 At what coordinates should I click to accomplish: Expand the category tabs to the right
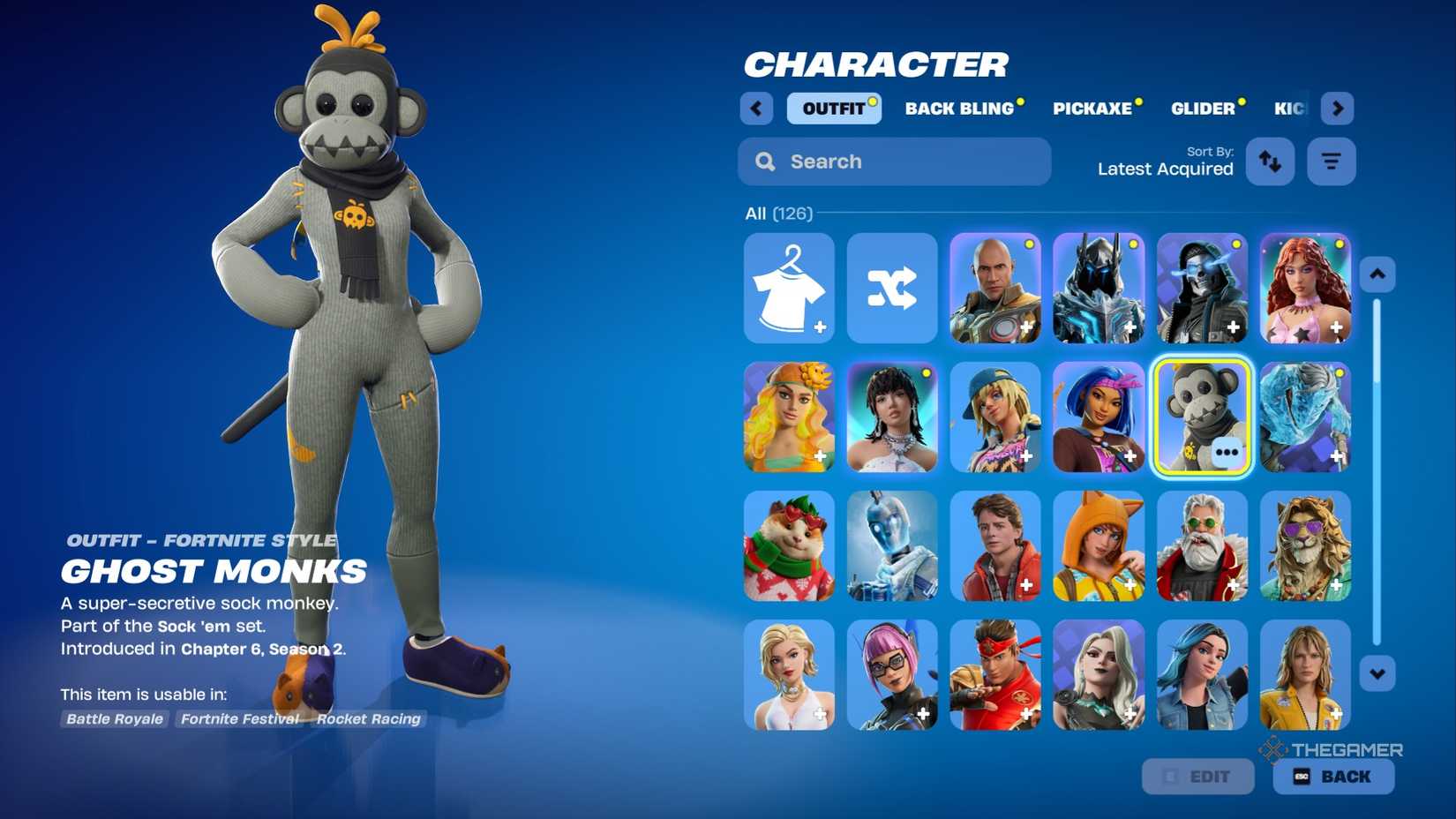tap(1338, 108)
